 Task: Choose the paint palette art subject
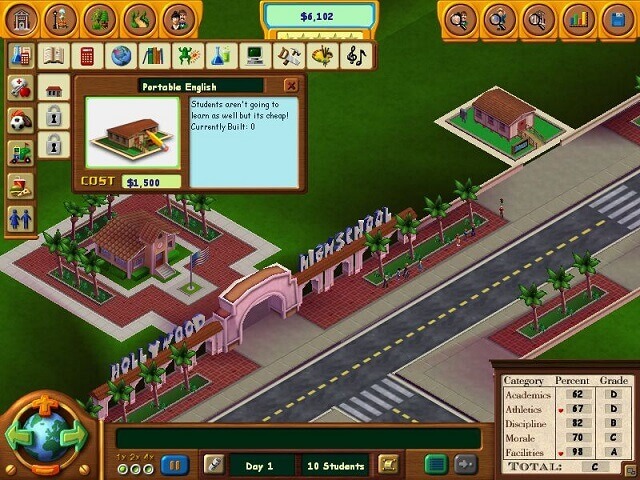322,56
